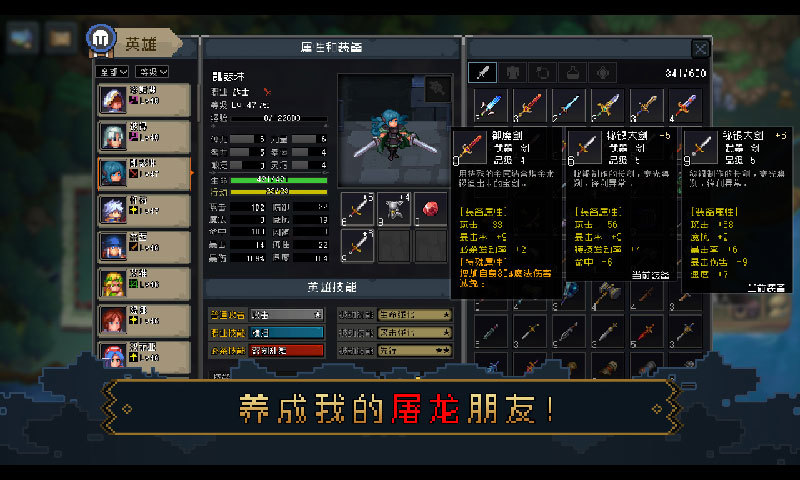Open the level sort dropdown
800x480 pixels.
point(152,72)
